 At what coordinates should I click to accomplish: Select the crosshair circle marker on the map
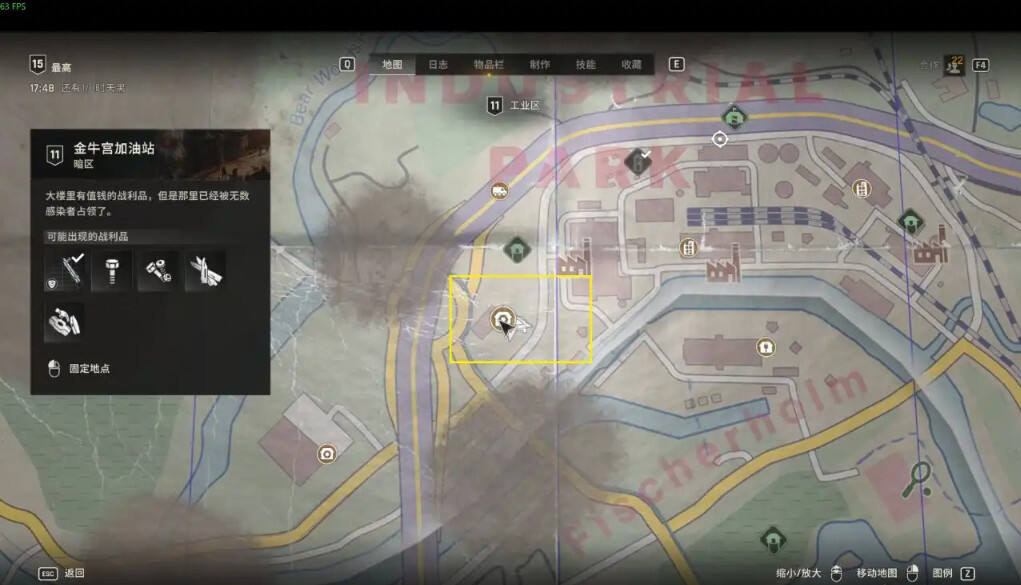click(x=720, y=139)
